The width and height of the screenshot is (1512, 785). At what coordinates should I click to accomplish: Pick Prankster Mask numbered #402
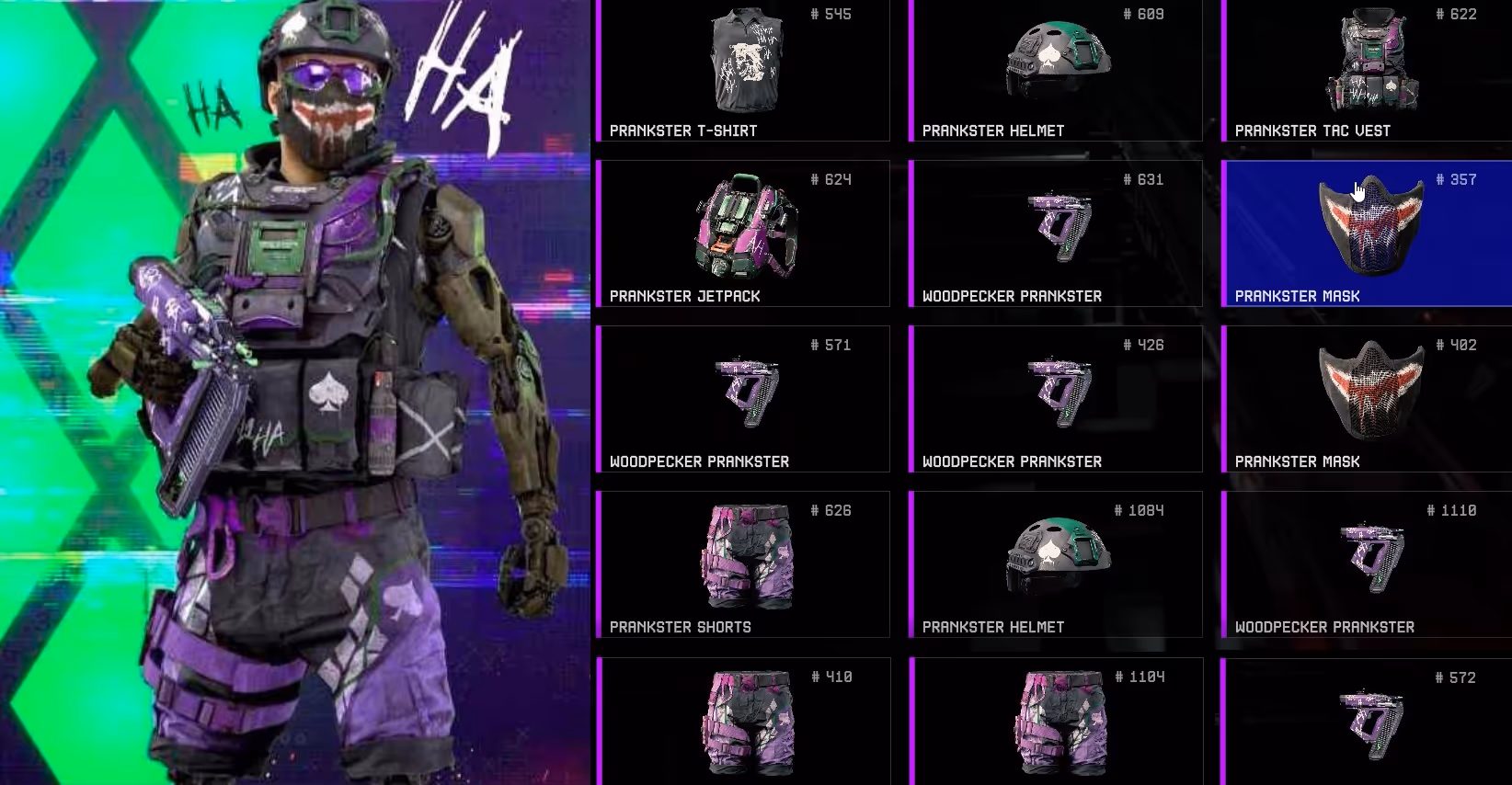1369,399
